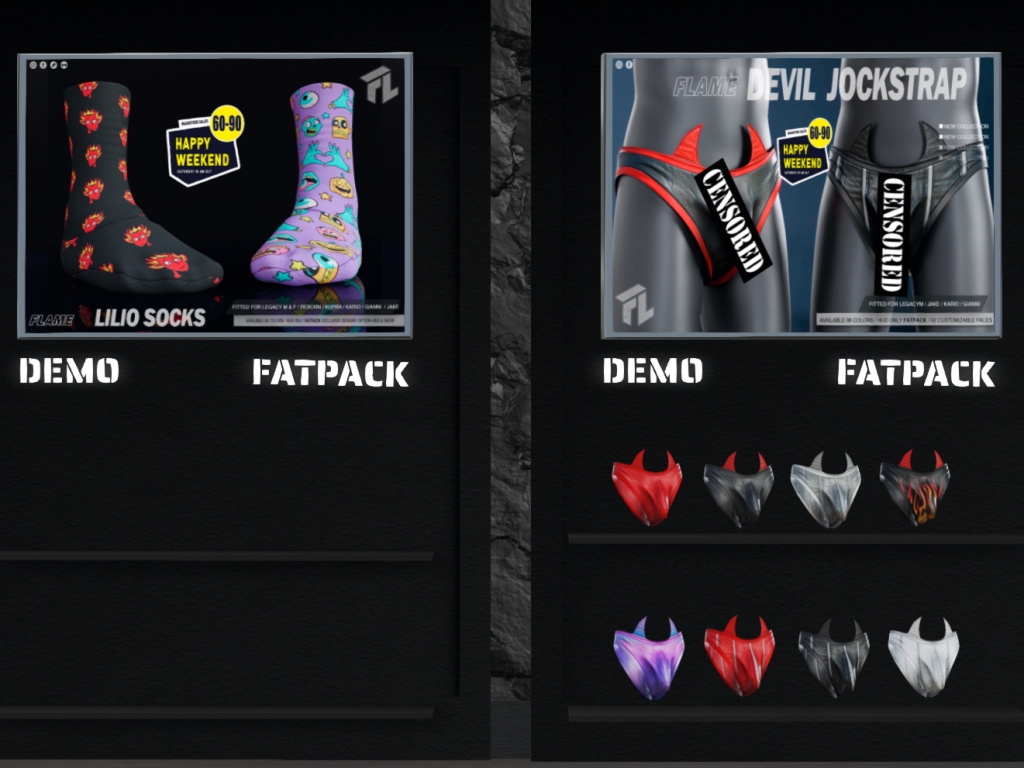Buy the Devil Jockstrap fatpack
This screenshot has width=1024, height=768.
click(x=915, y=373)
